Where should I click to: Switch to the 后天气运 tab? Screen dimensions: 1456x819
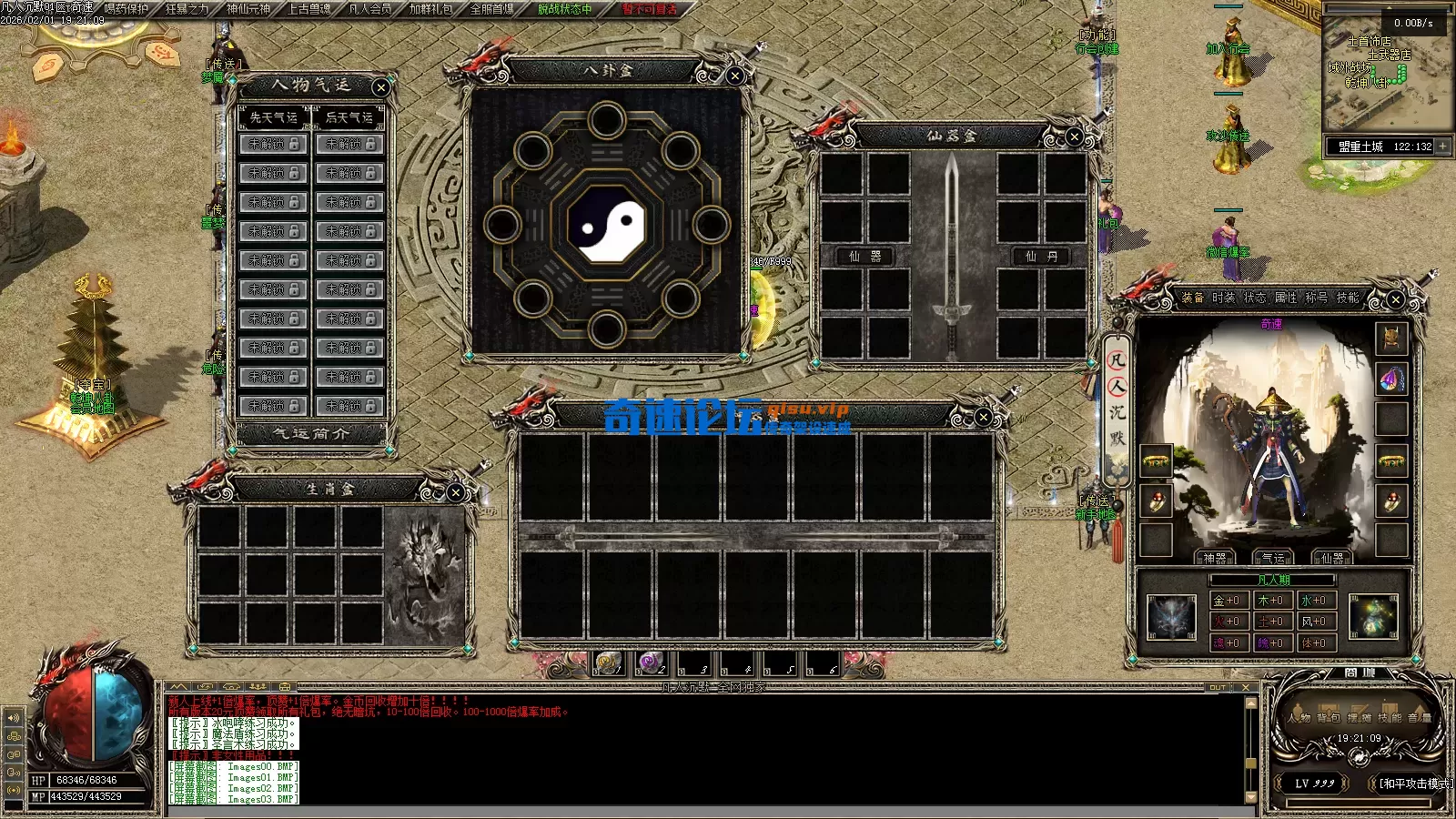349,117
